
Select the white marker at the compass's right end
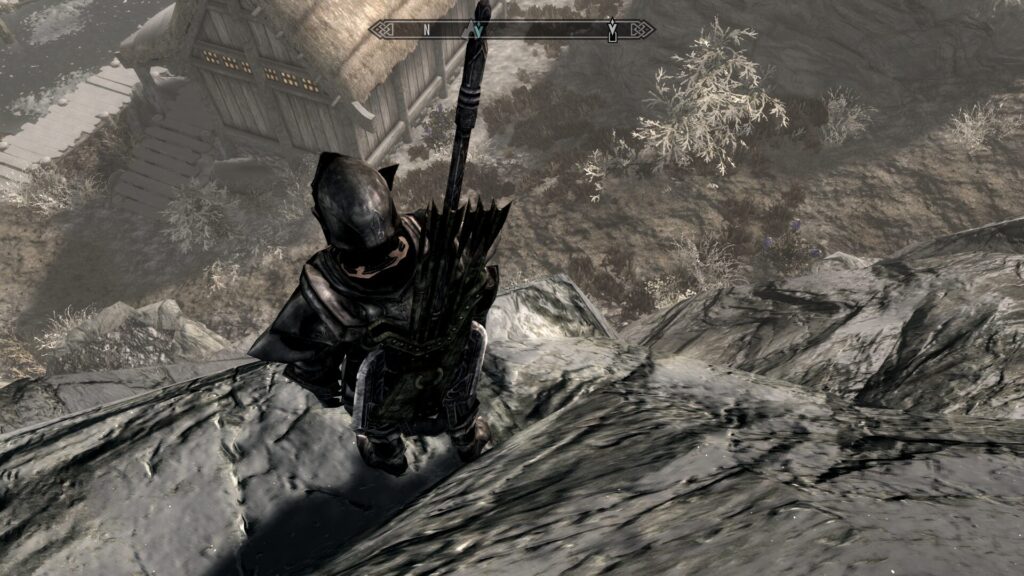click(612, 30)
